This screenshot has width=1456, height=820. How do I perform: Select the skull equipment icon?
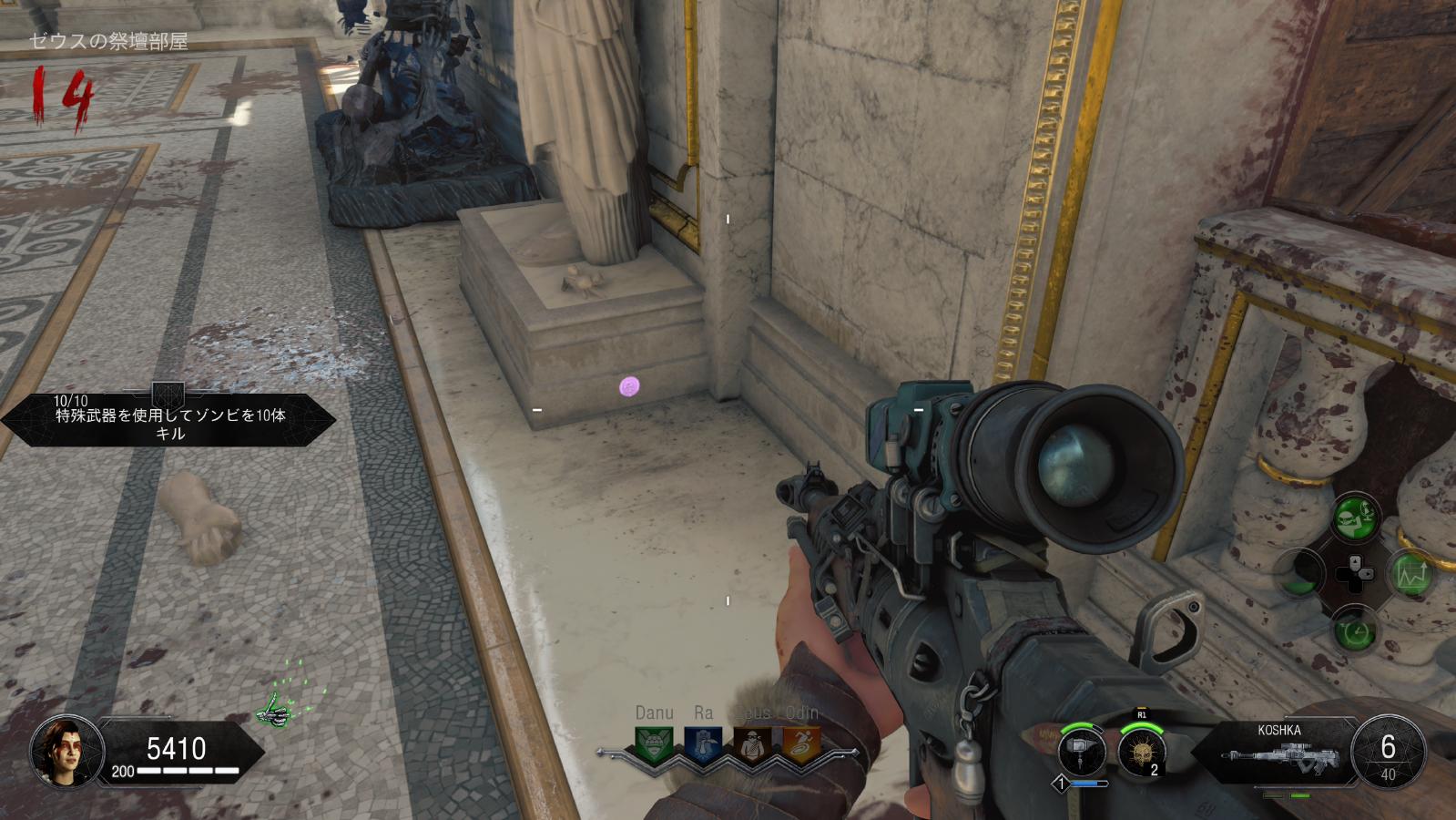(1142, 753)
